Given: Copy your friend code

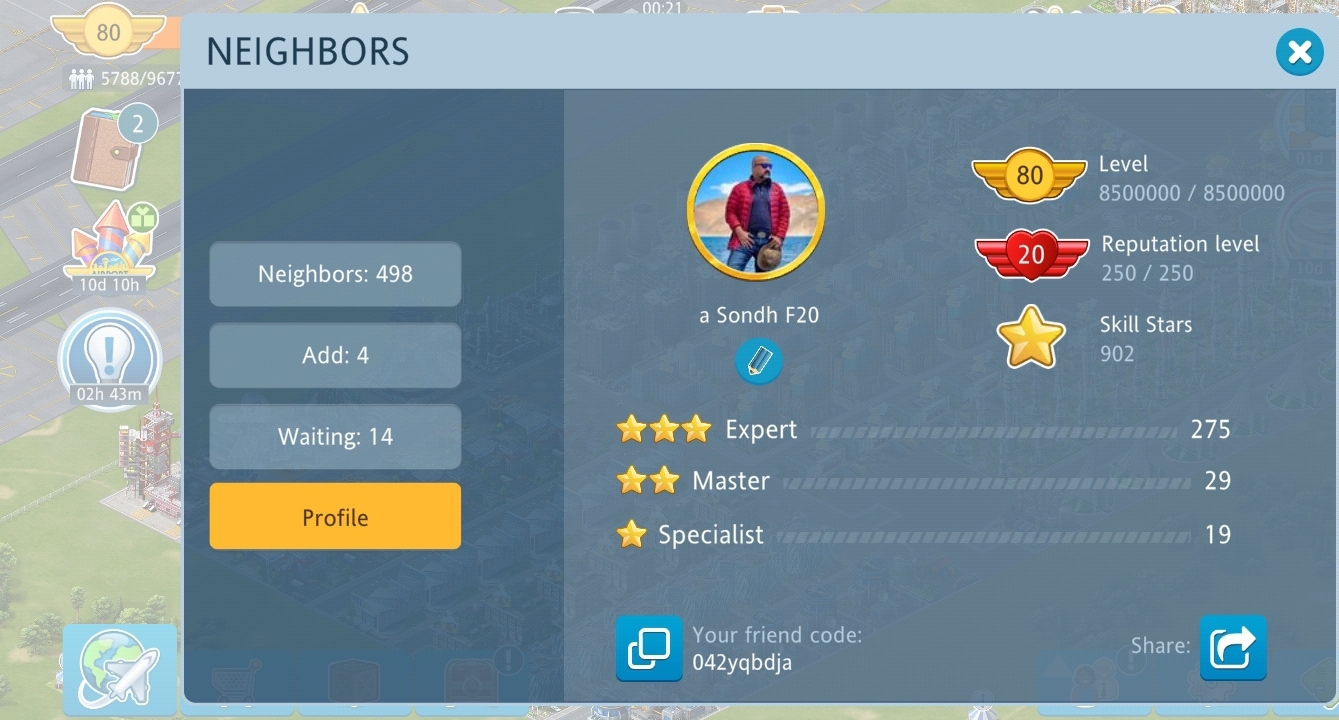Looking at the screenshot, I should pyautogui.click(x=649, y=649).
